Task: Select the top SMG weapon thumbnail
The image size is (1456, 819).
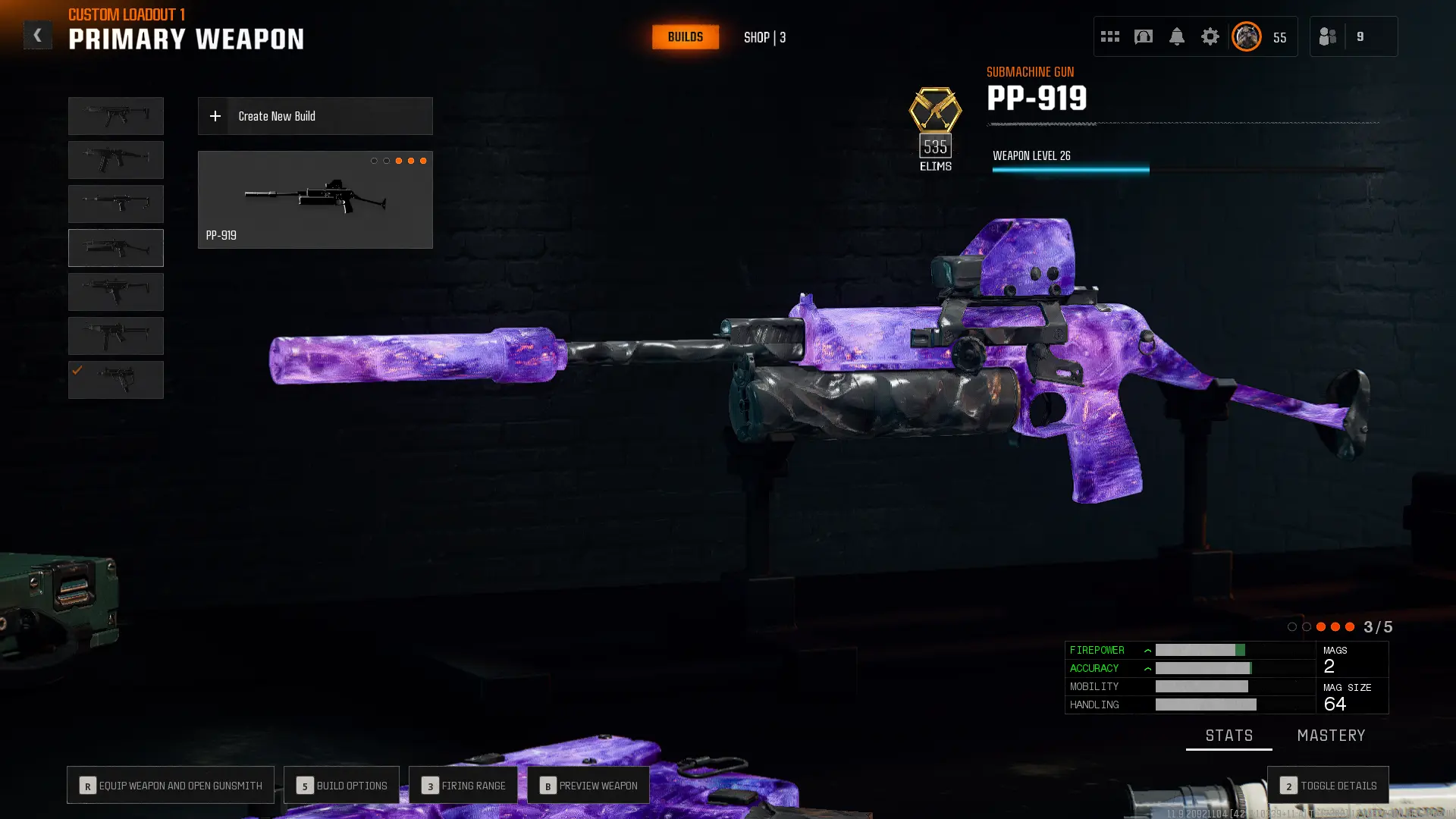Action: point(115,115)
